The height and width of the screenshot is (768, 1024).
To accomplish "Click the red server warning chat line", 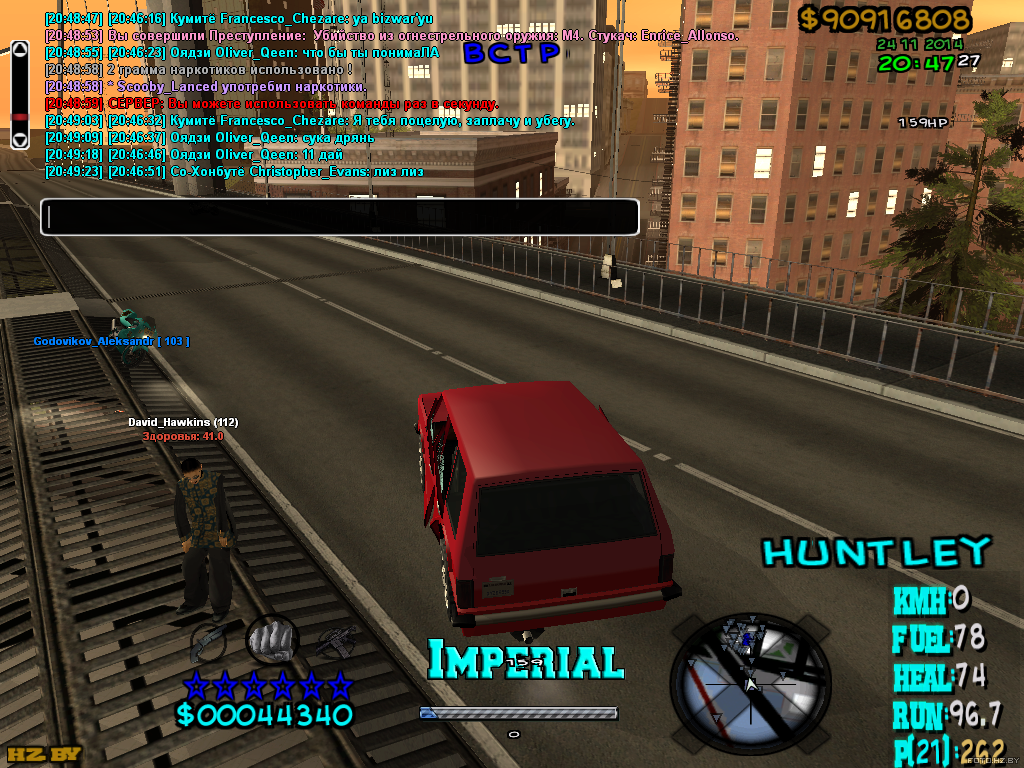I will point(272,103).
